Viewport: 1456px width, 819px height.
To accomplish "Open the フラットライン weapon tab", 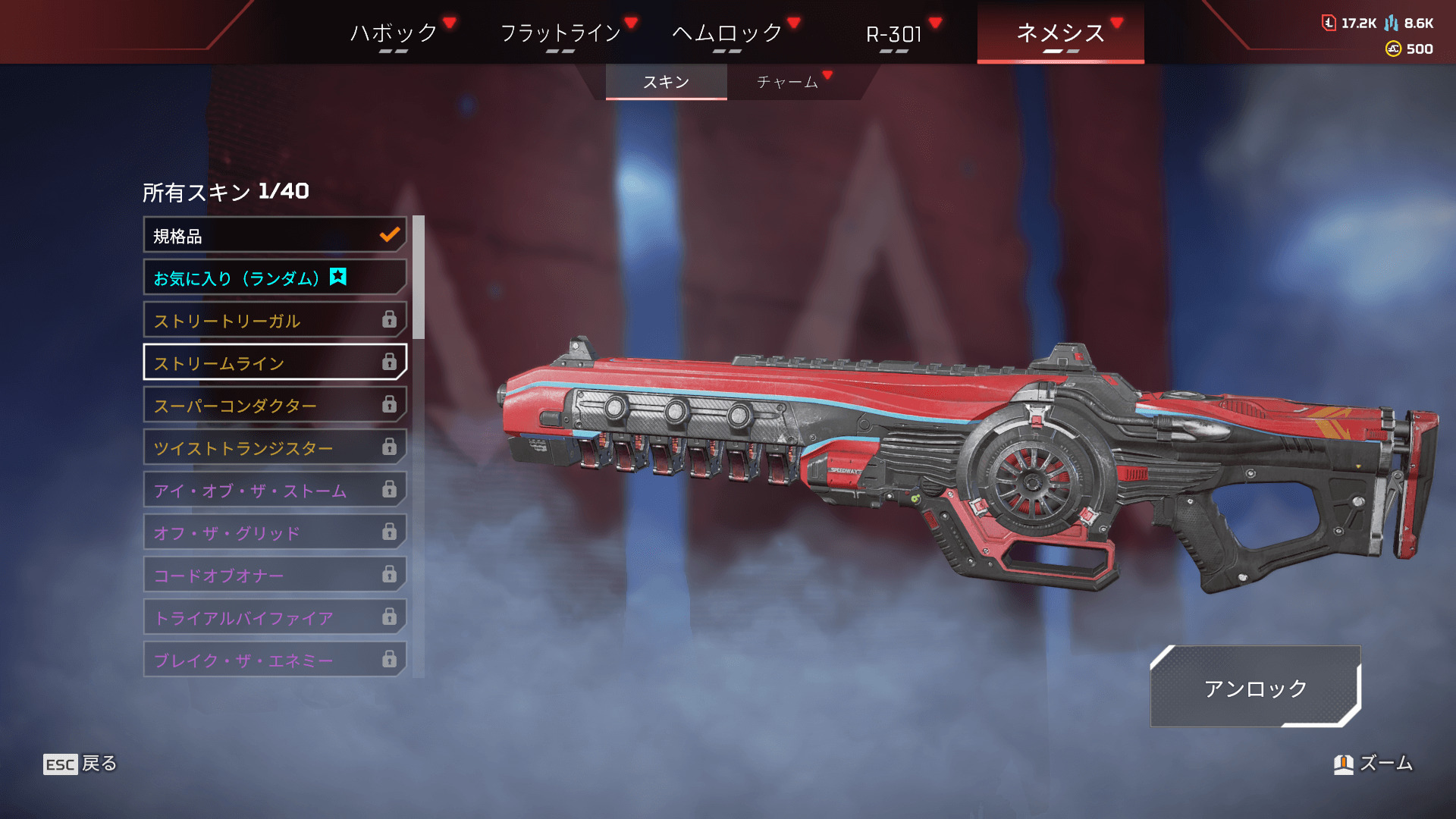I will click(x=560, y=33).
